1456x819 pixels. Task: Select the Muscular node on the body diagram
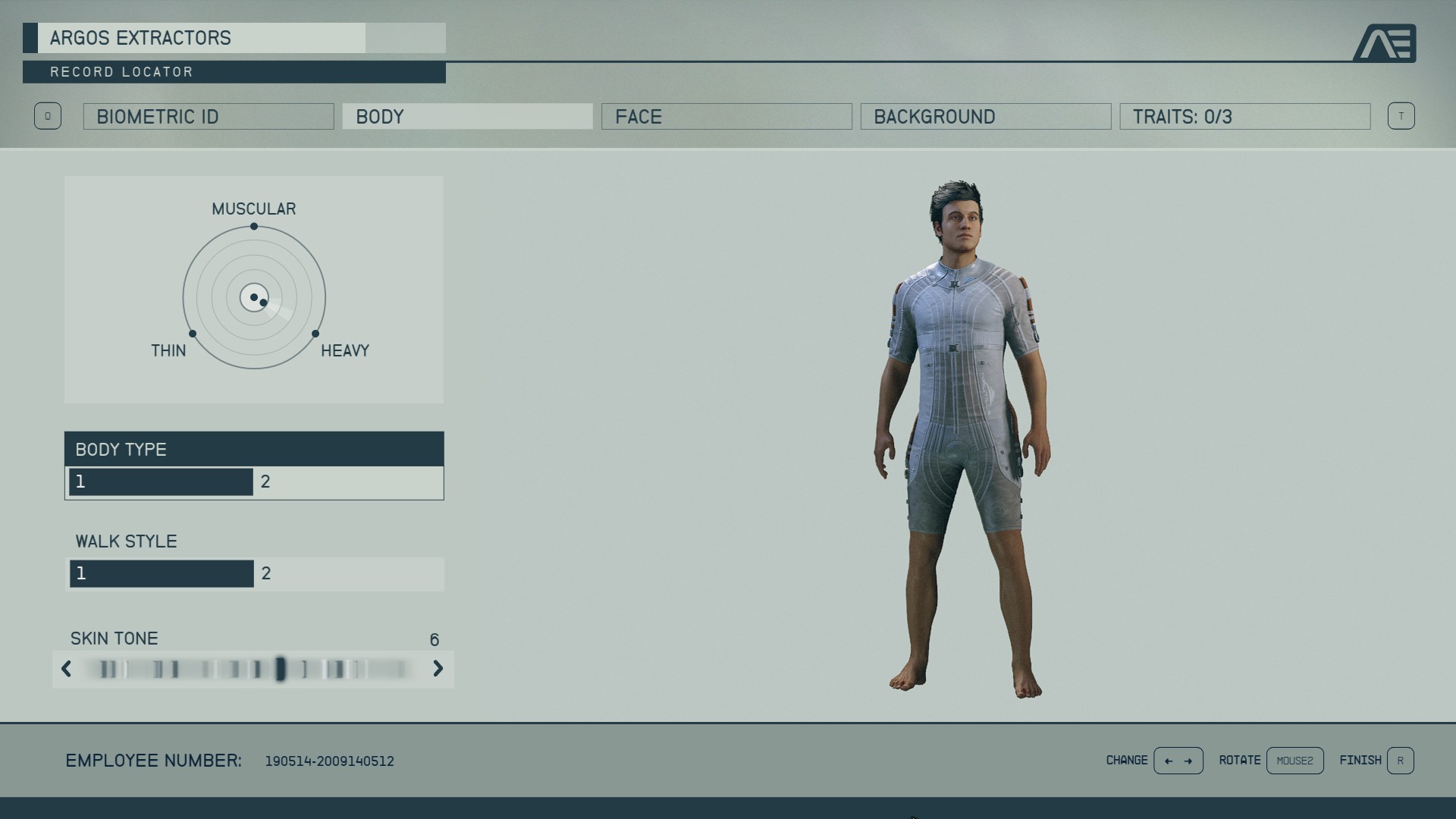coord(254,226)
